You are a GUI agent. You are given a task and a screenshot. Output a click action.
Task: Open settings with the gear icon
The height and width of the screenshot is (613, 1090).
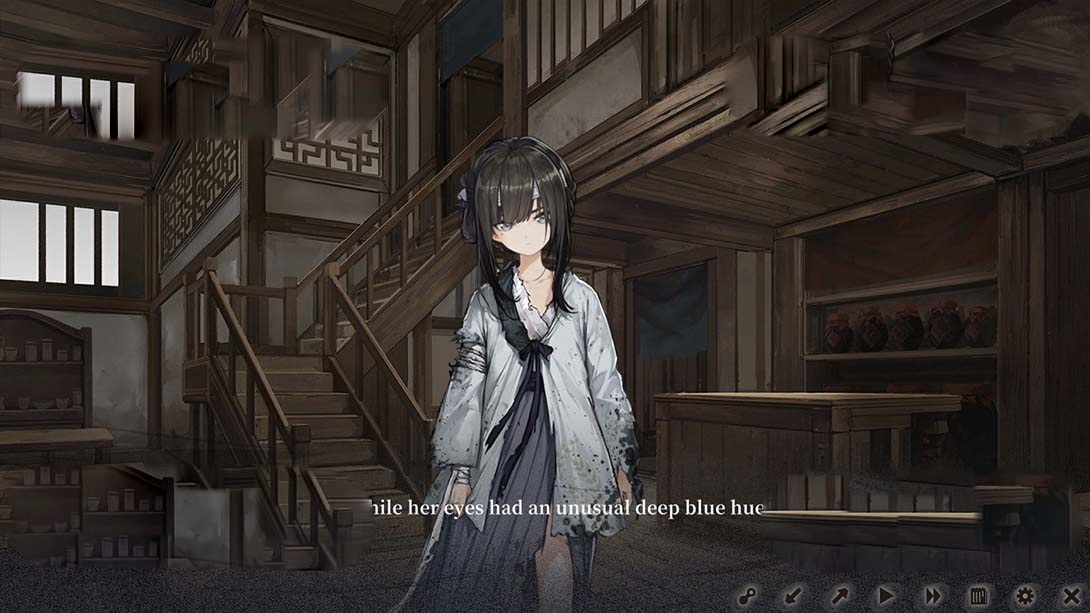(x=1025, y=596)
